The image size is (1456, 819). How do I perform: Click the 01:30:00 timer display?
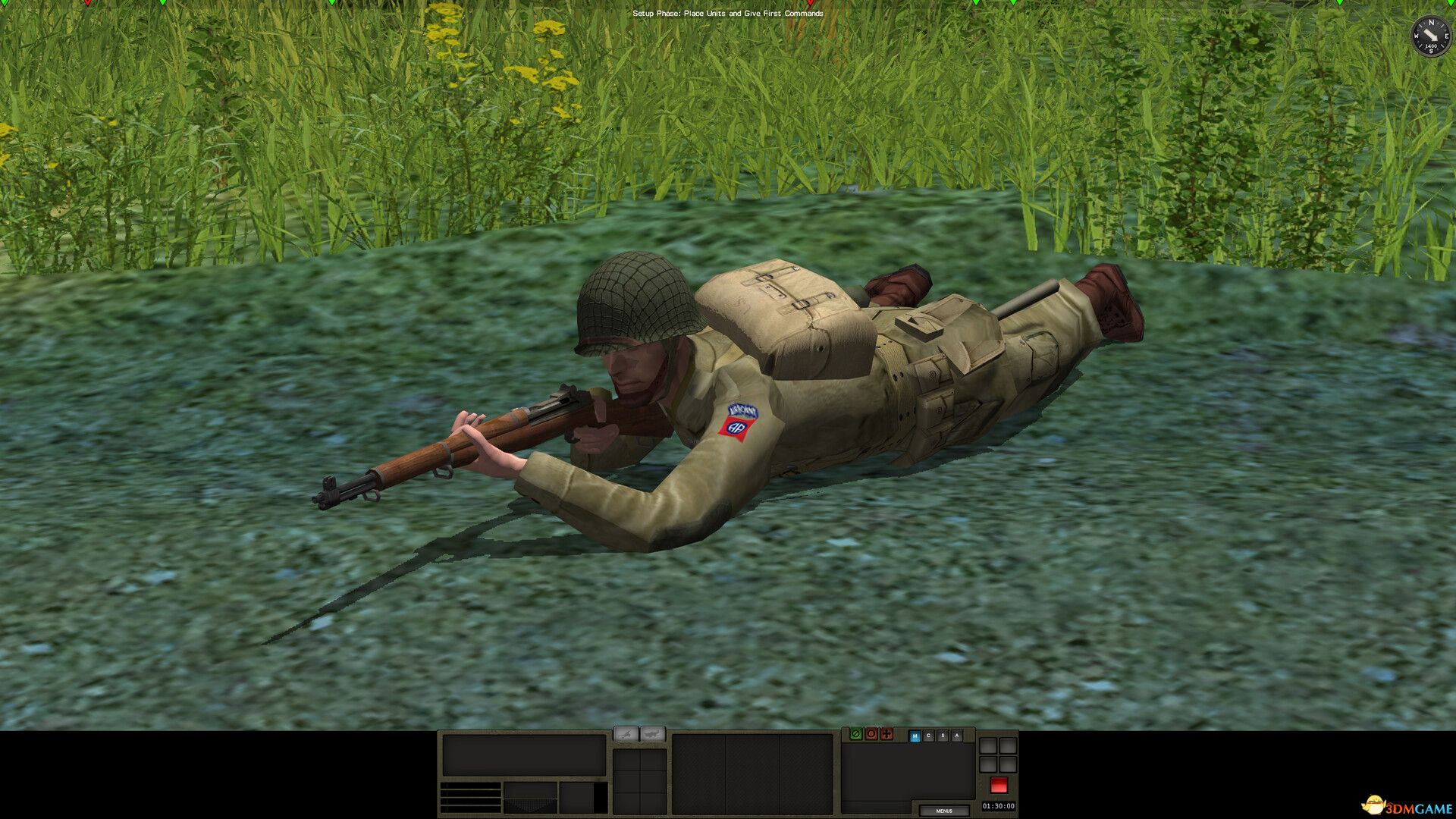click(x=999, y=806)
